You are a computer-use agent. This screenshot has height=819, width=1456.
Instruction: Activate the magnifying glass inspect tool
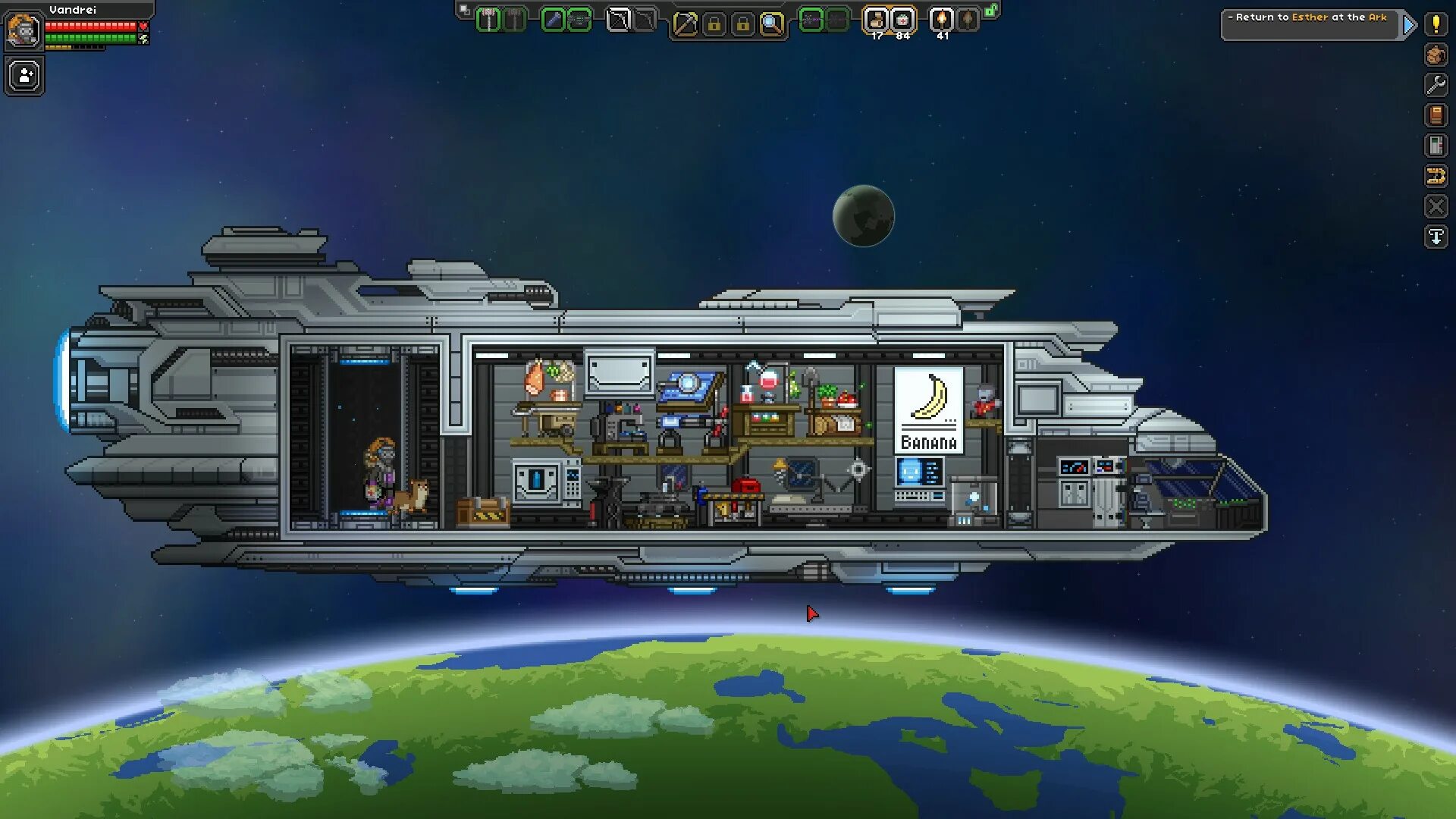771,24
